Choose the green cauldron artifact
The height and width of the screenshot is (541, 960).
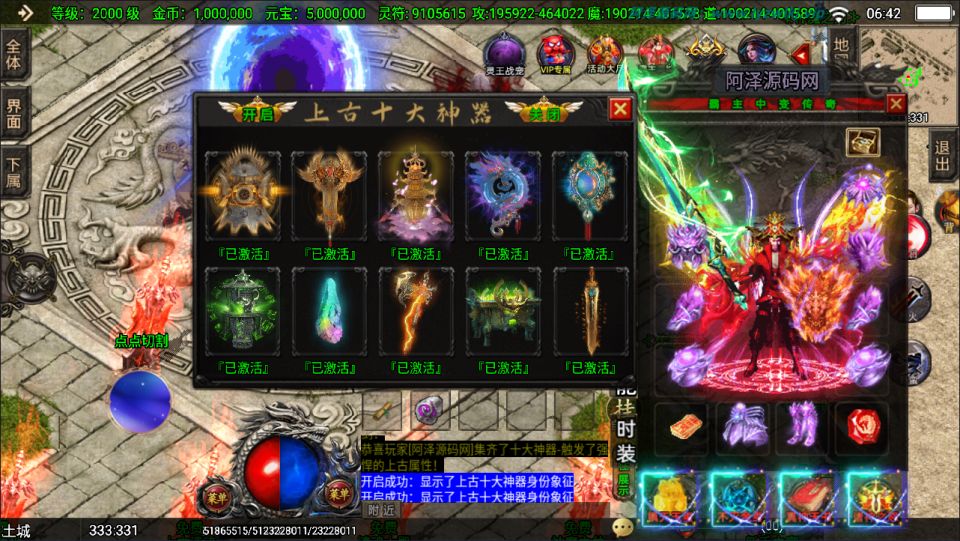click(503, 310)
